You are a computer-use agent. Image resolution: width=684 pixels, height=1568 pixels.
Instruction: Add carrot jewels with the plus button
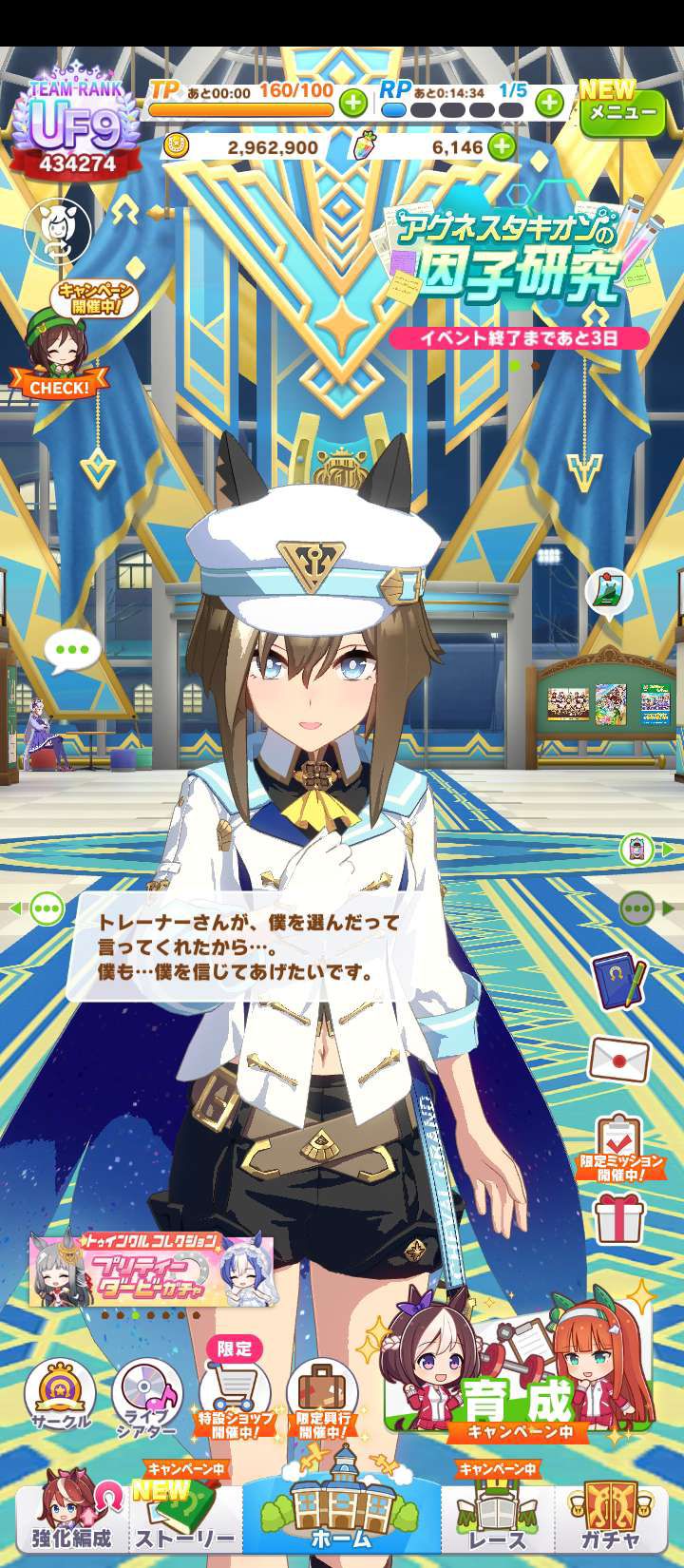501,147
